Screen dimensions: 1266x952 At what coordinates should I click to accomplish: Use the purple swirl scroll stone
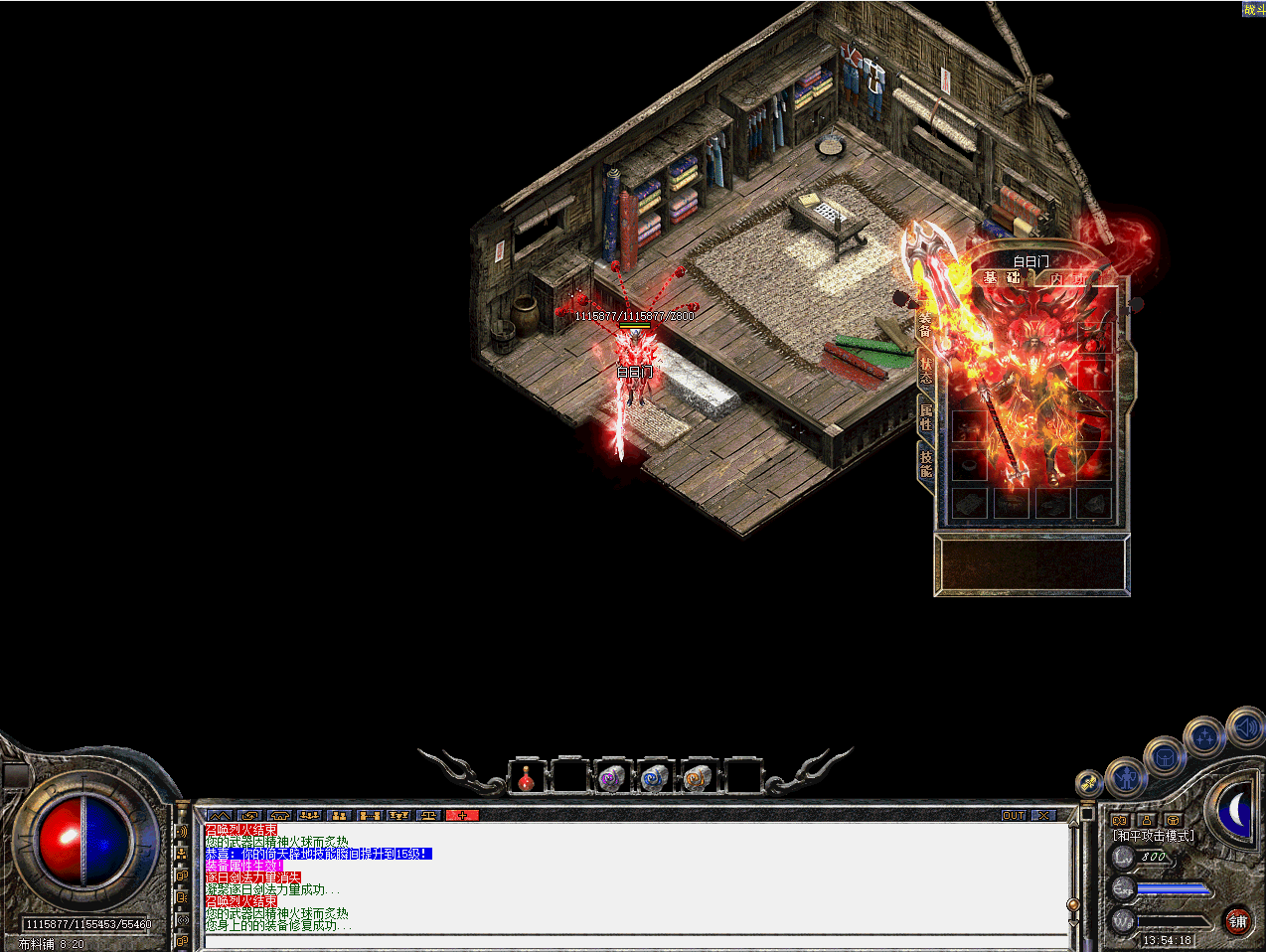pyautogui.click(x=610, y=778)
